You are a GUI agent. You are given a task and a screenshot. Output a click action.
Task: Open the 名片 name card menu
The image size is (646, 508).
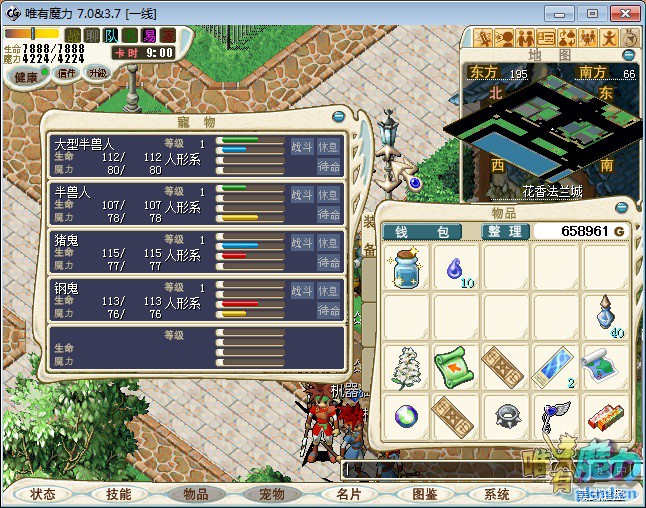point(347,494)
